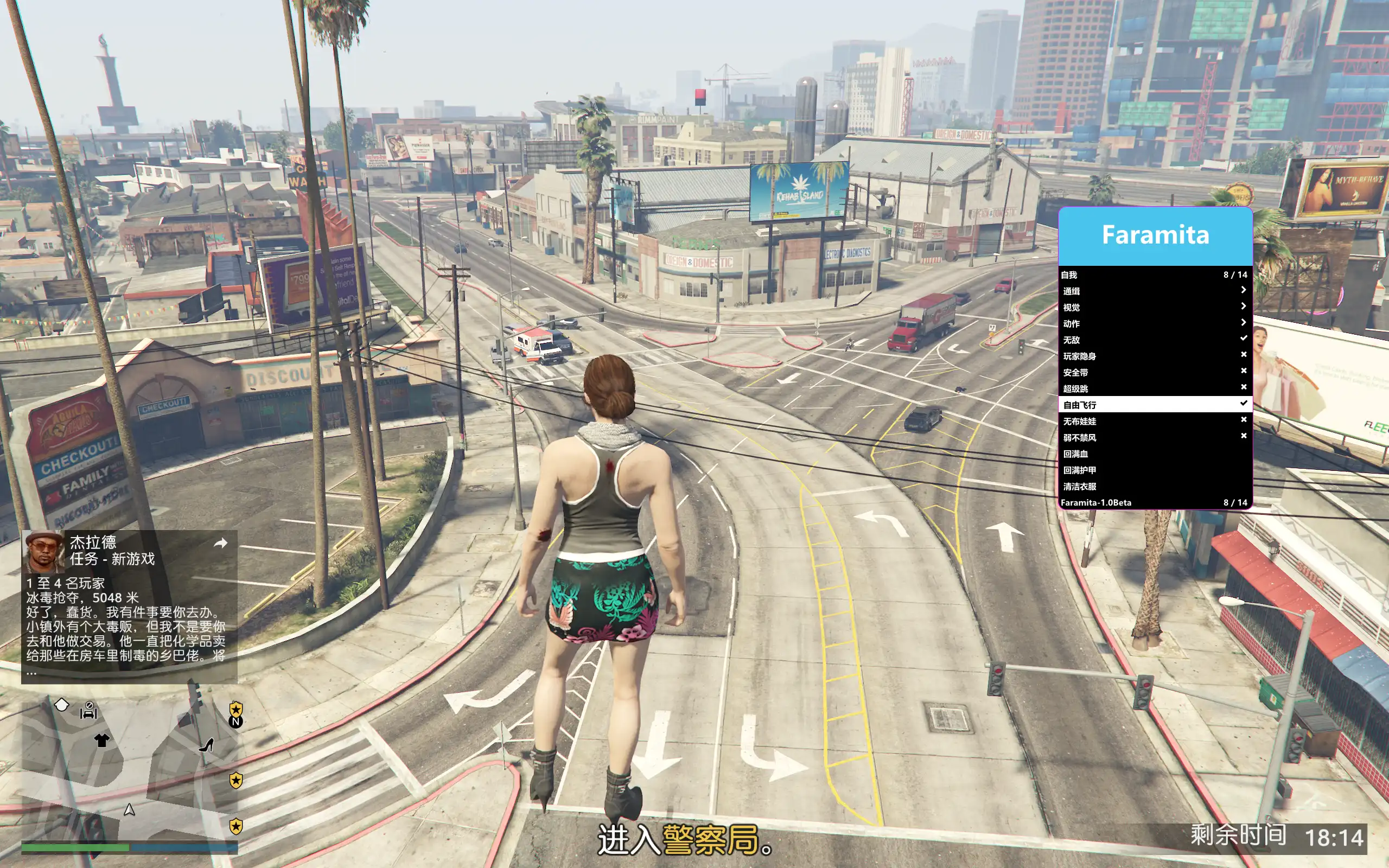Click the garage car marker on minimap
The image size is (1389, 868).
[88, 711]
